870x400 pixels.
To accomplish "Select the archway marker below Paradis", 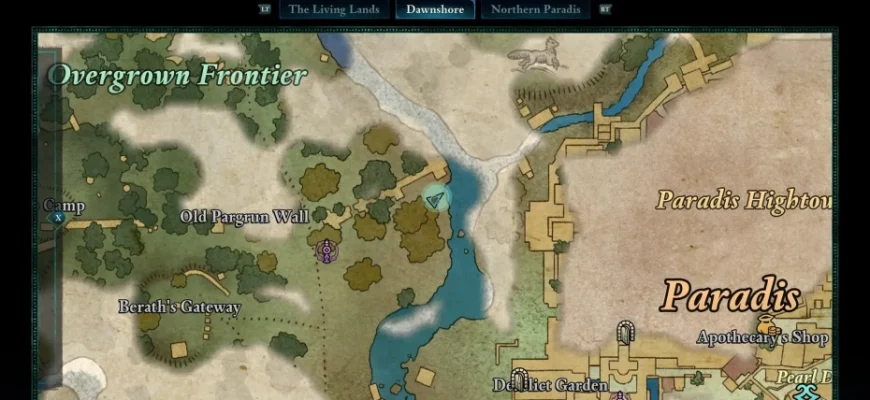I will (626, 332).
